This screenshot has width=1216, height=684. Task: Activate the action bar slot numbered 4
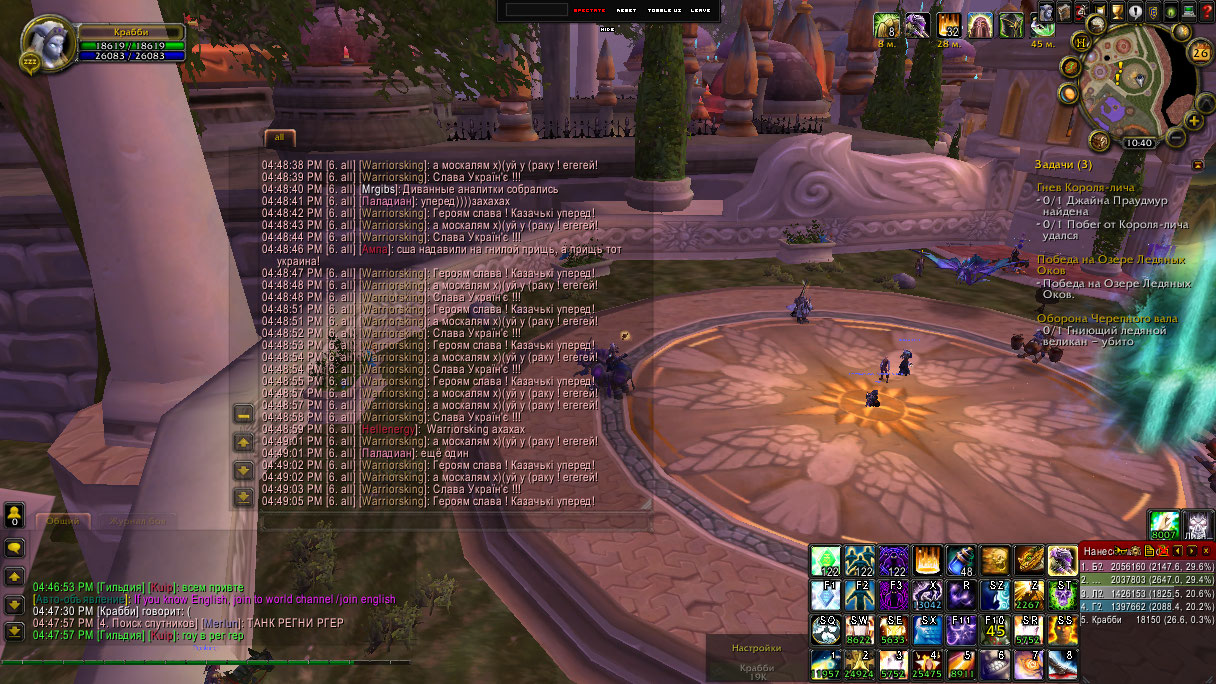coord(927,664)
